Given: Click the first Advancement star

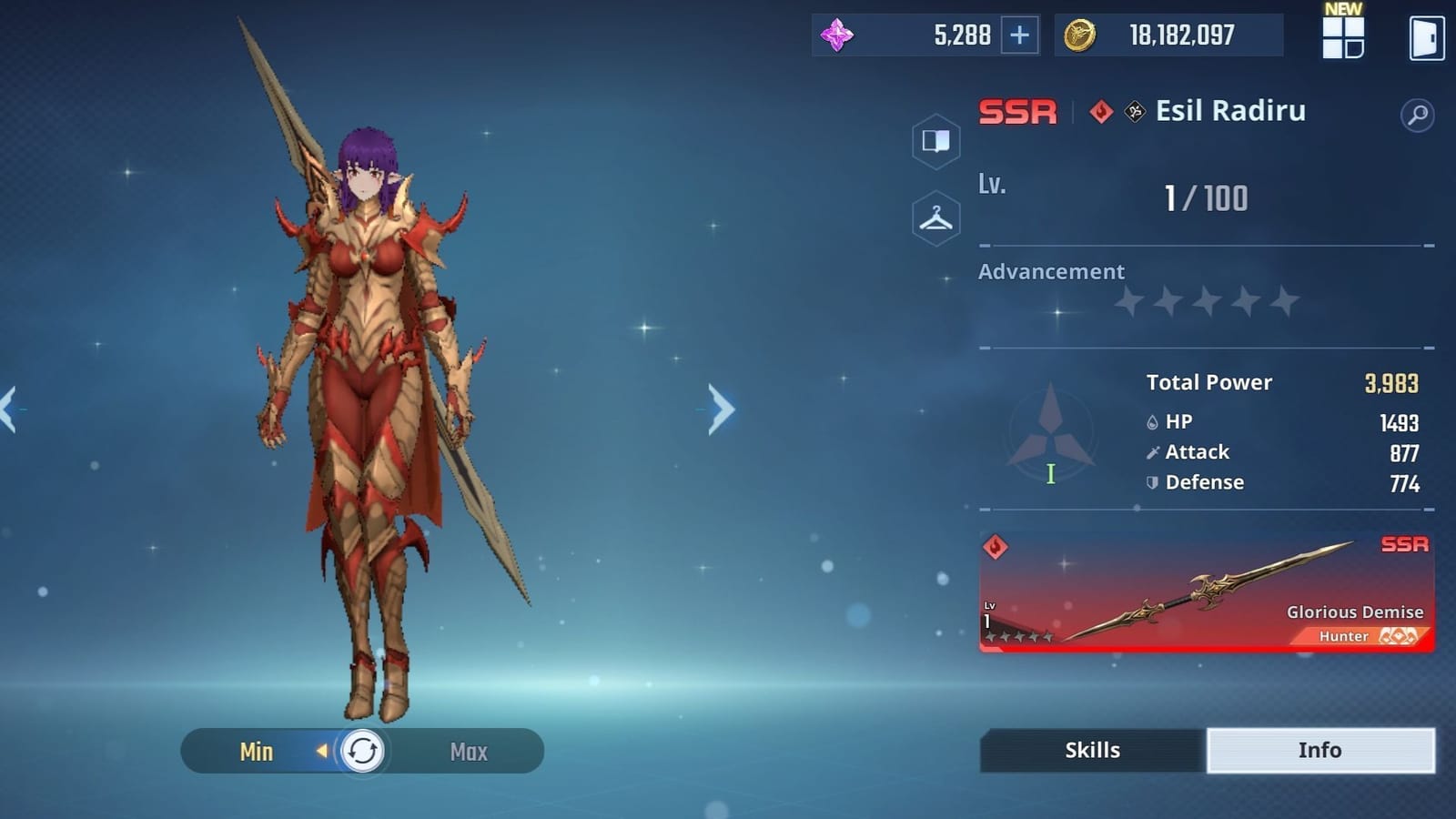Looking at the screenshot, I should point(1131,300).
